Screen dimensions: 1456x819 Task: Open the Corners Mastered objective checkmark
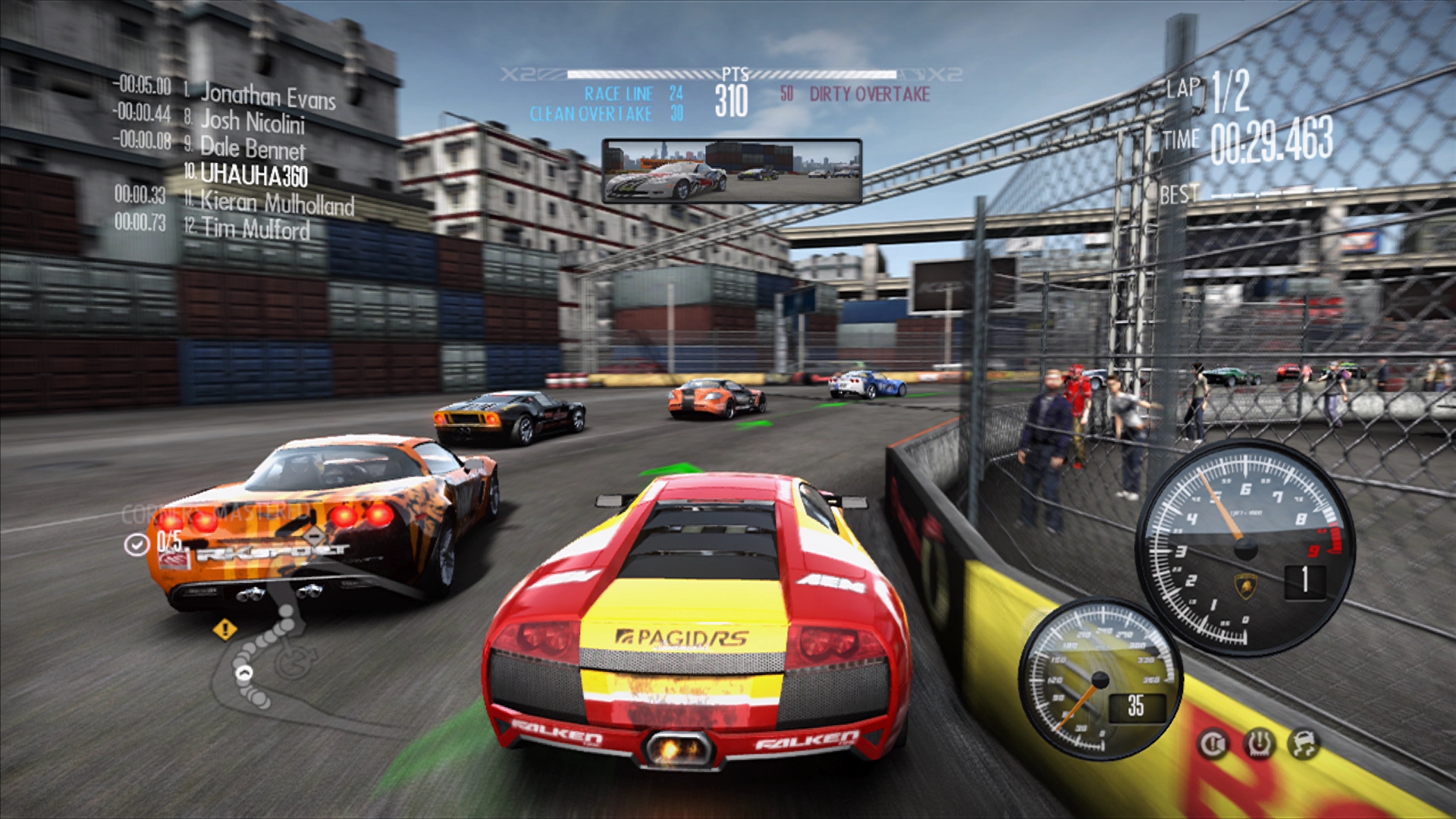(x=136, y=544)
